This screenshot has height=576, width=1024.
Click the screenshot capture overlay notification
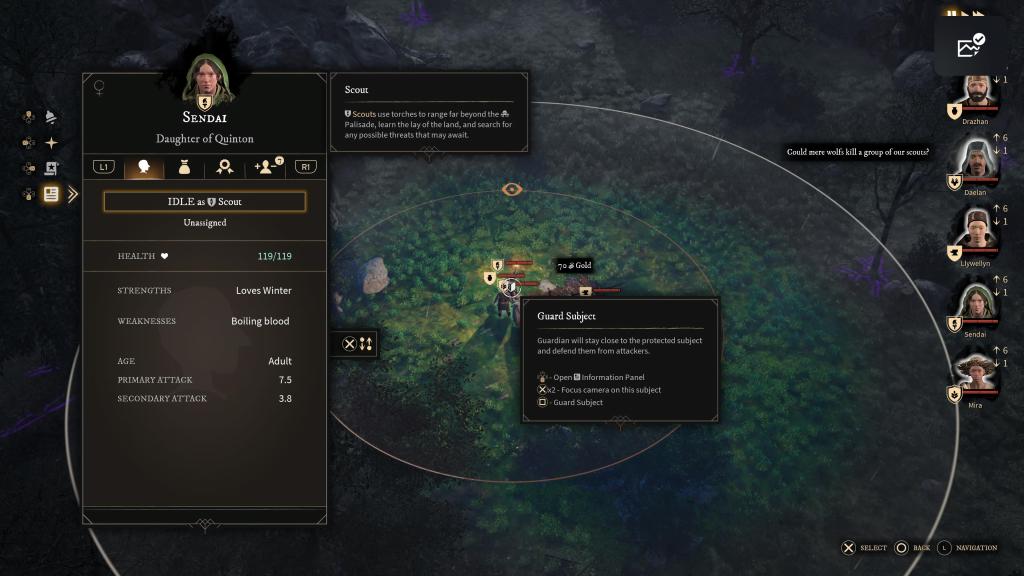click(970, 46)
